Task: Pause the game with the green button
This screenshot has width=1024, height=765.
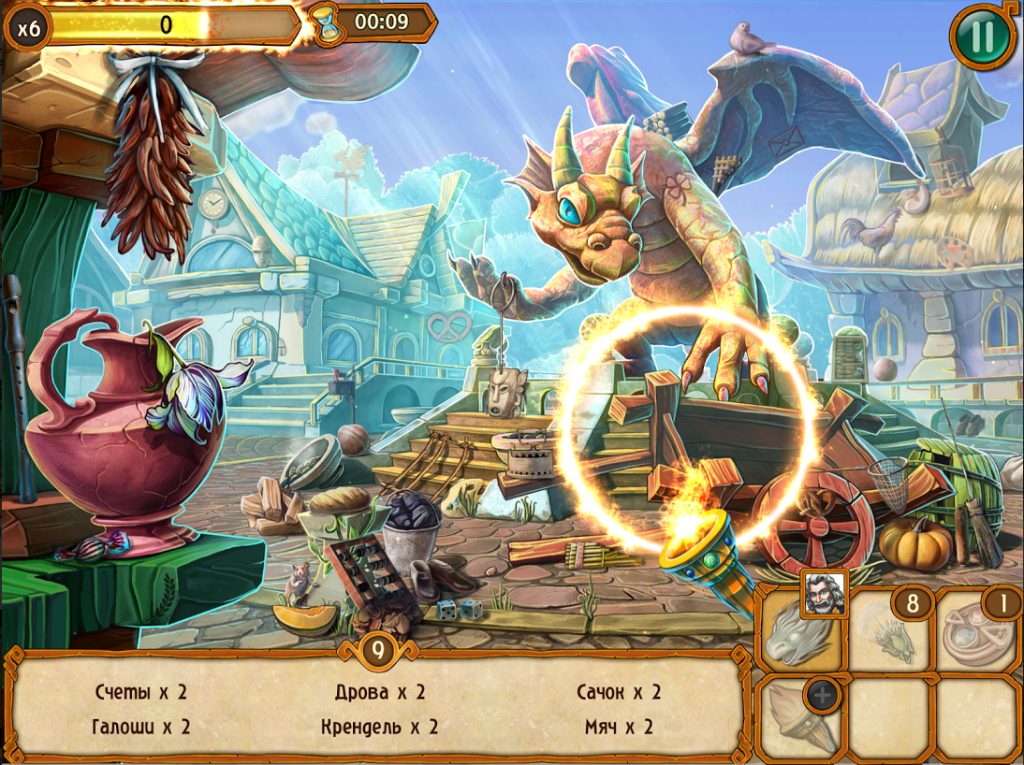Action: [x=981, y=37]
